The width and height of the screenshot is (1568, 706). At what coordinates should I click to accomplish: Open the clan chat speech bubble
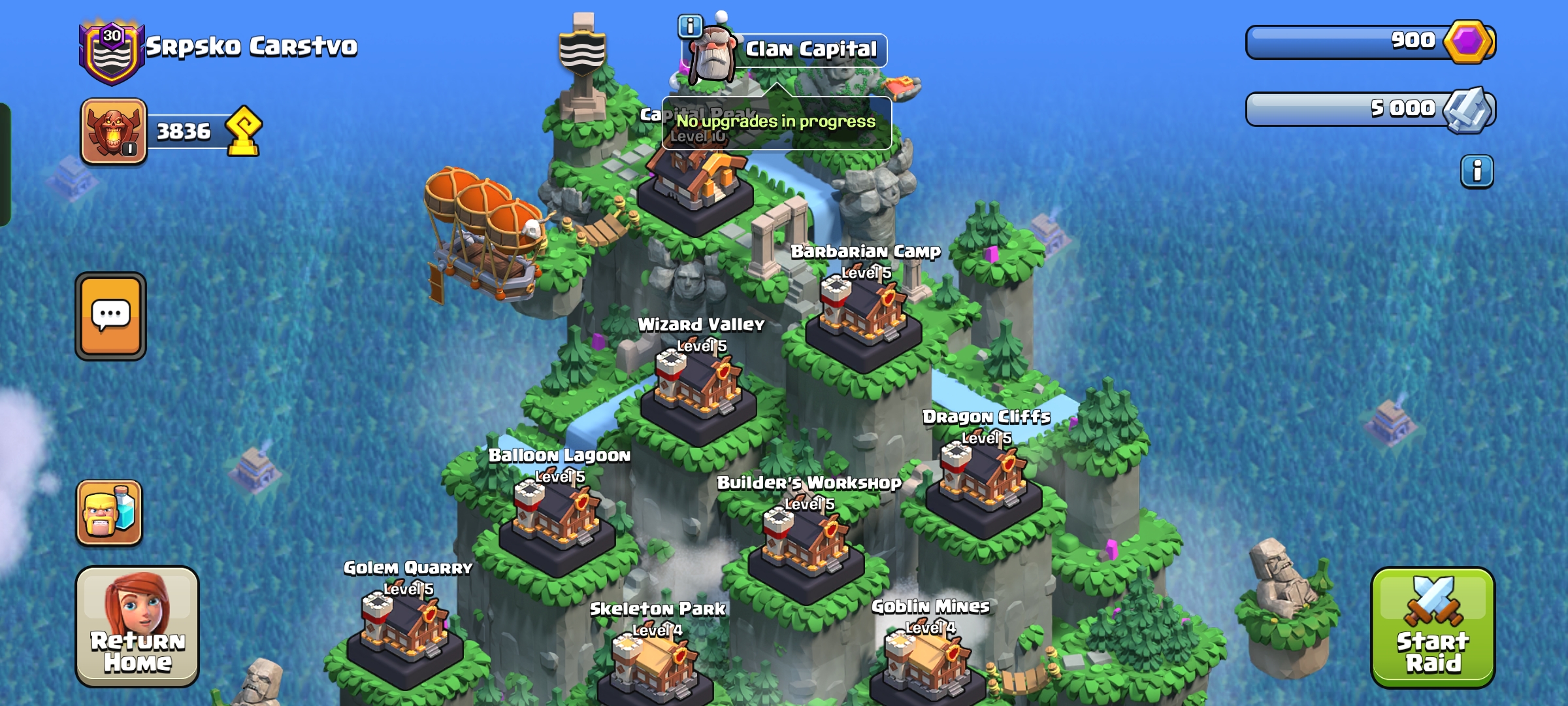110,316
